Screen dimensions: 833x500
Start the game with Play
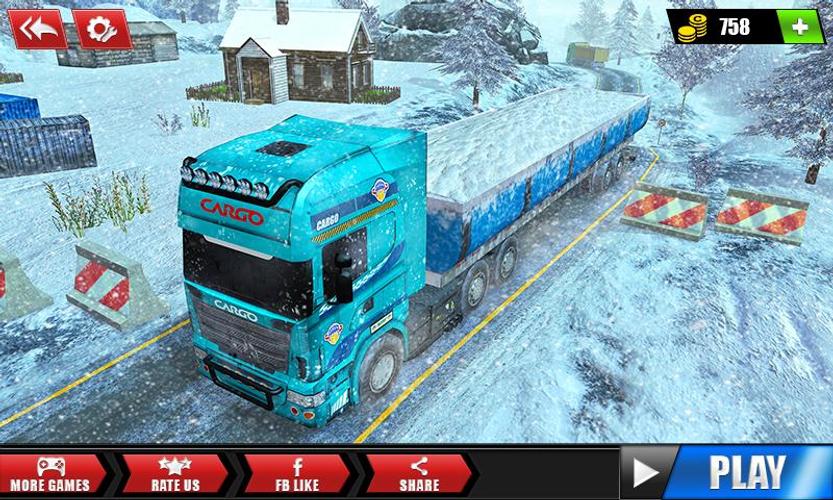pyautogui.click(x=727, y=472)
